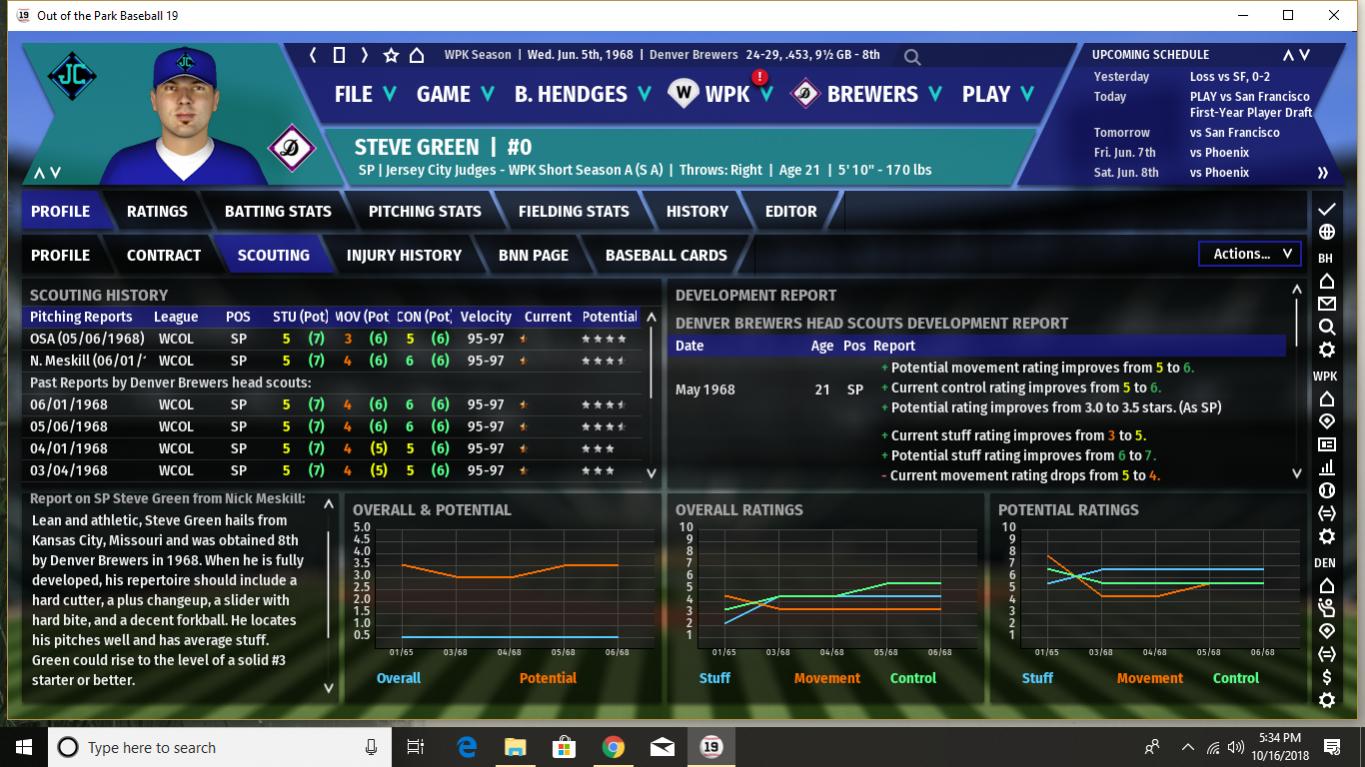The height and width of the screenshot is (767, 1365).
Task: Open the BREWERS team menu
Action: [871, 94]
